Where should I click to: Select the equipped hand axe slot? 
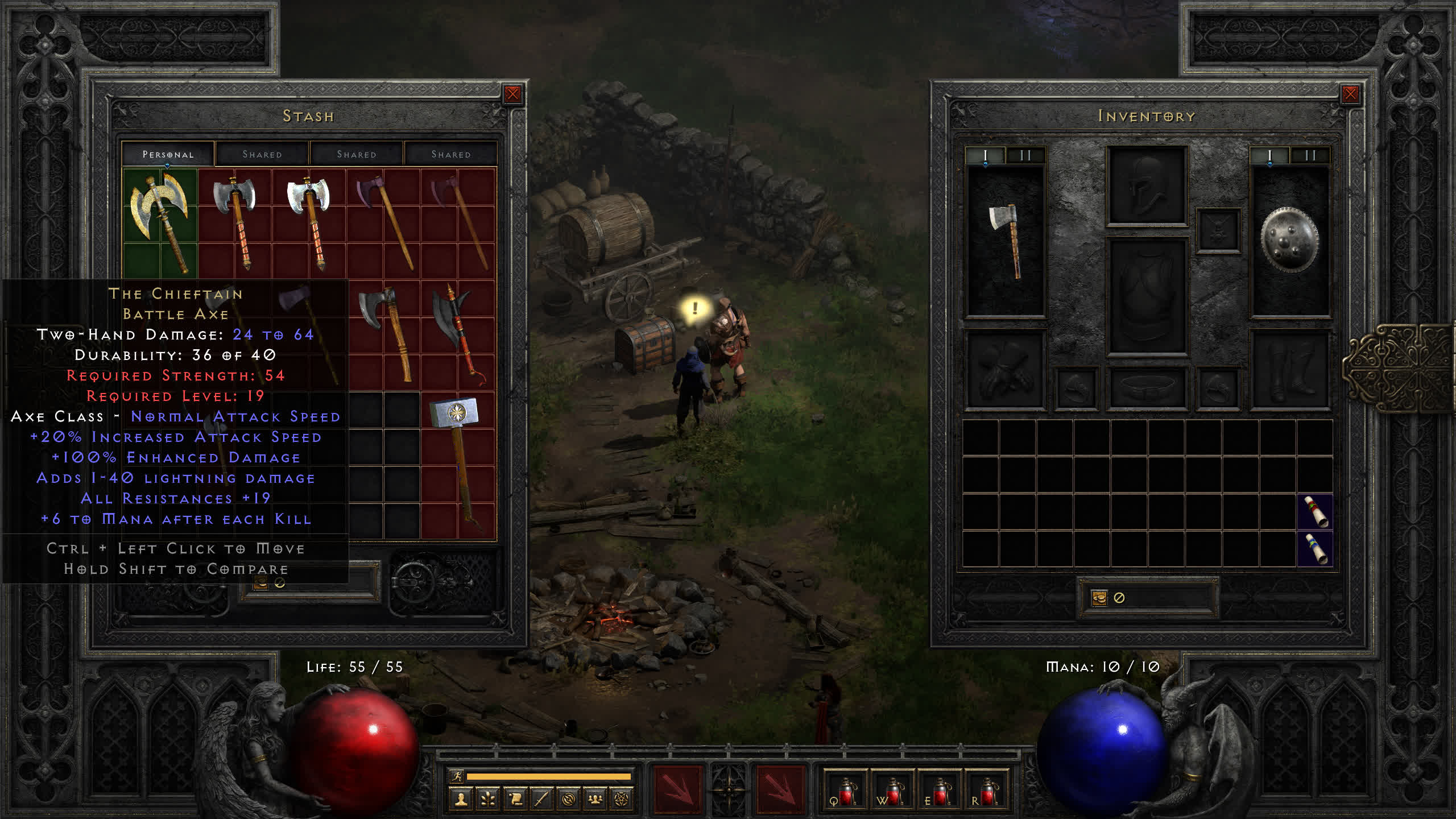click(1006, 242)
